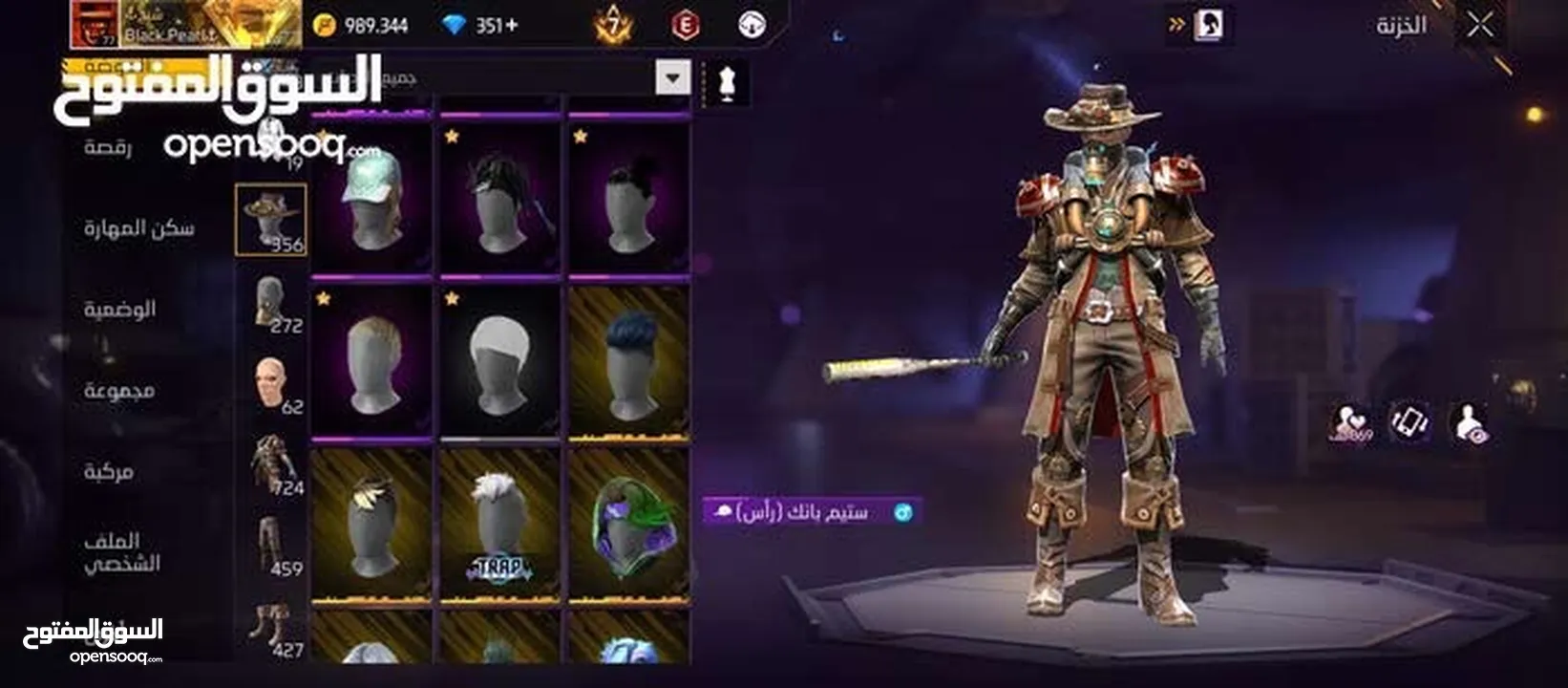
Task: Toggle the character outfit preview icon at top right
Action: [1211, 25]
